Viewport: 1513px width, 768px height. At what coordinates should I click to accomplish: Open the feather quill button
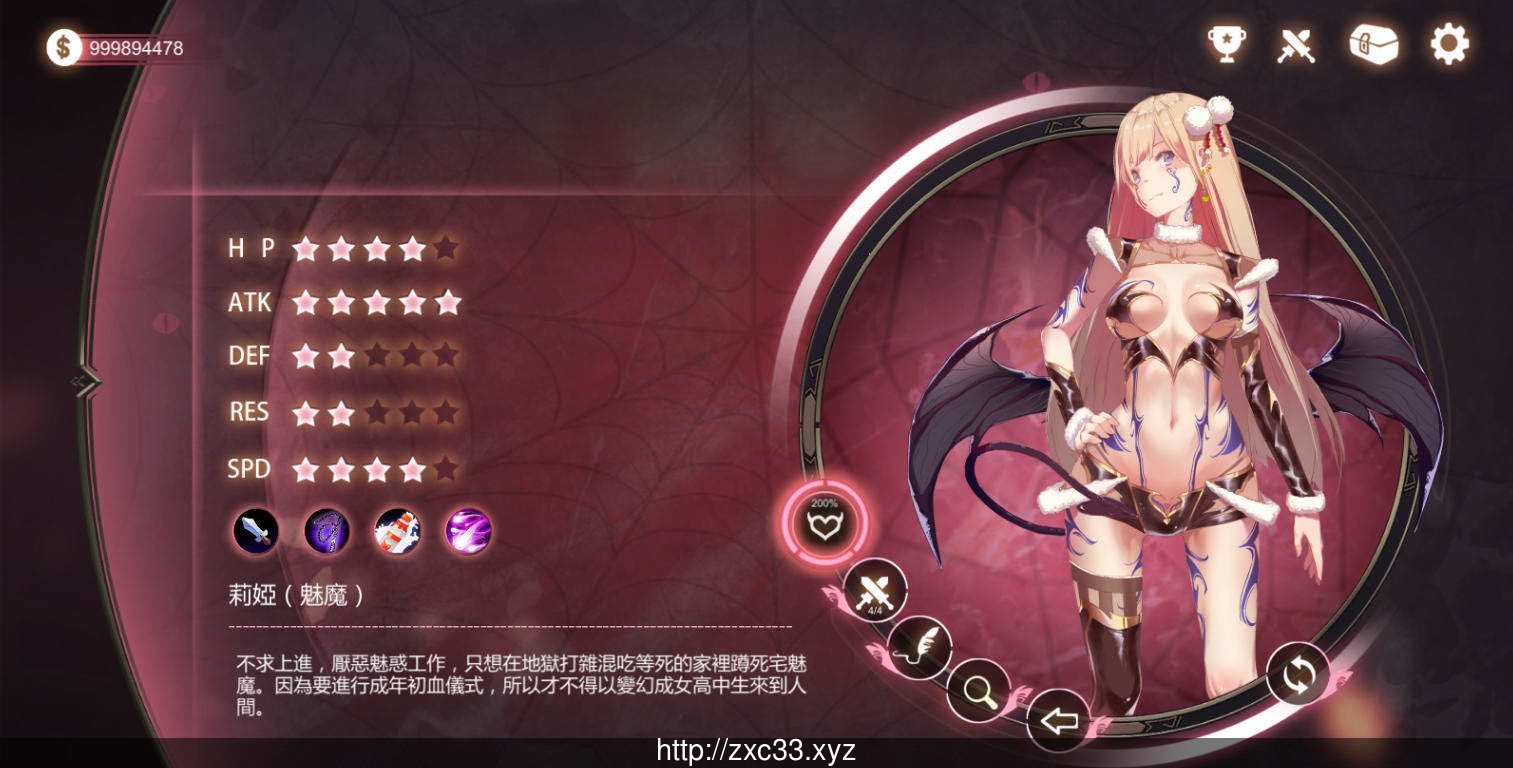point(919,647)
